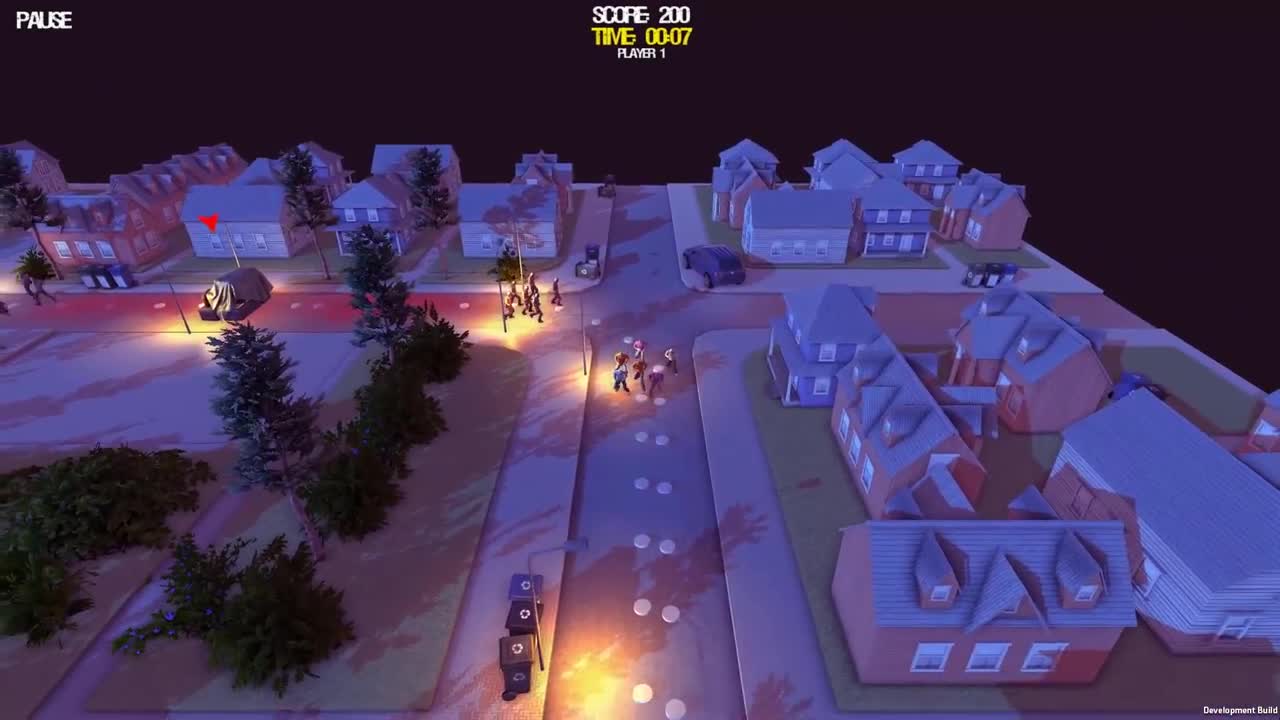Click the PAUSE button
1280x720 pixels.
point(42,19)
